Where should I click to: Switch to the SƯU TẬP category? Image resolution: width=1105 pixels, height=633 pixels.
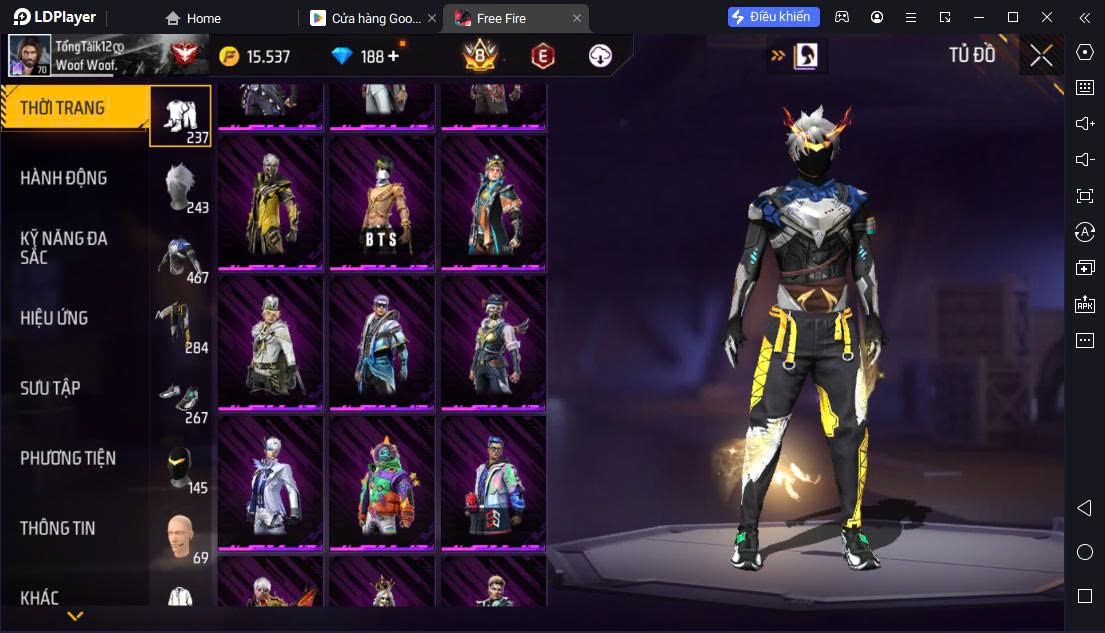tap(50, 388)
